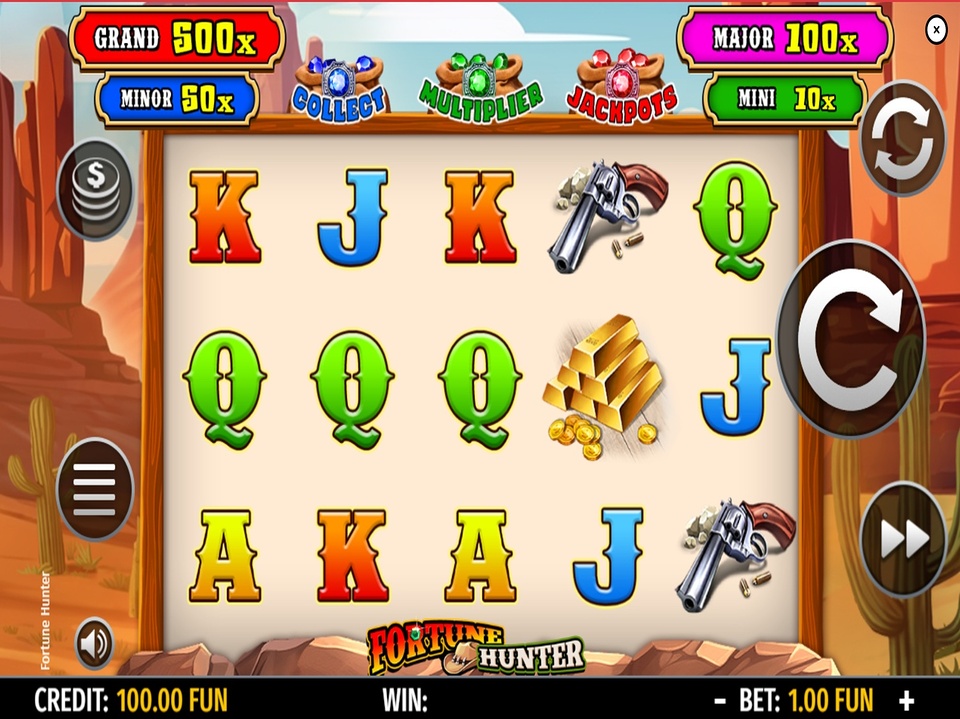
Task: Decrease the bet with the minus button
Action: pos(720,700)
